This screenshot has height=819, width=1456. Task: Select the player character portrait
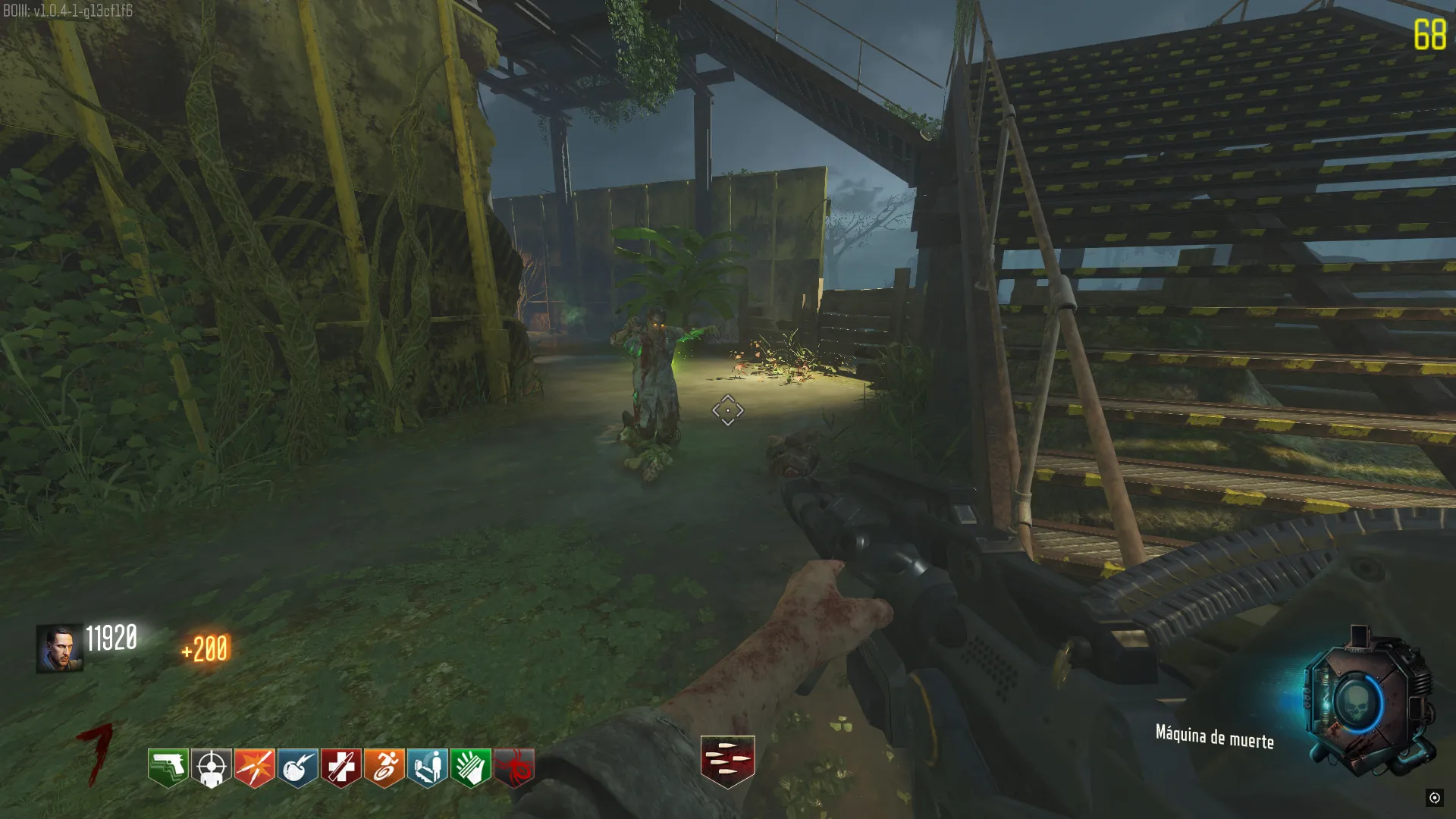pyautogui.click(x=59, y=648)
